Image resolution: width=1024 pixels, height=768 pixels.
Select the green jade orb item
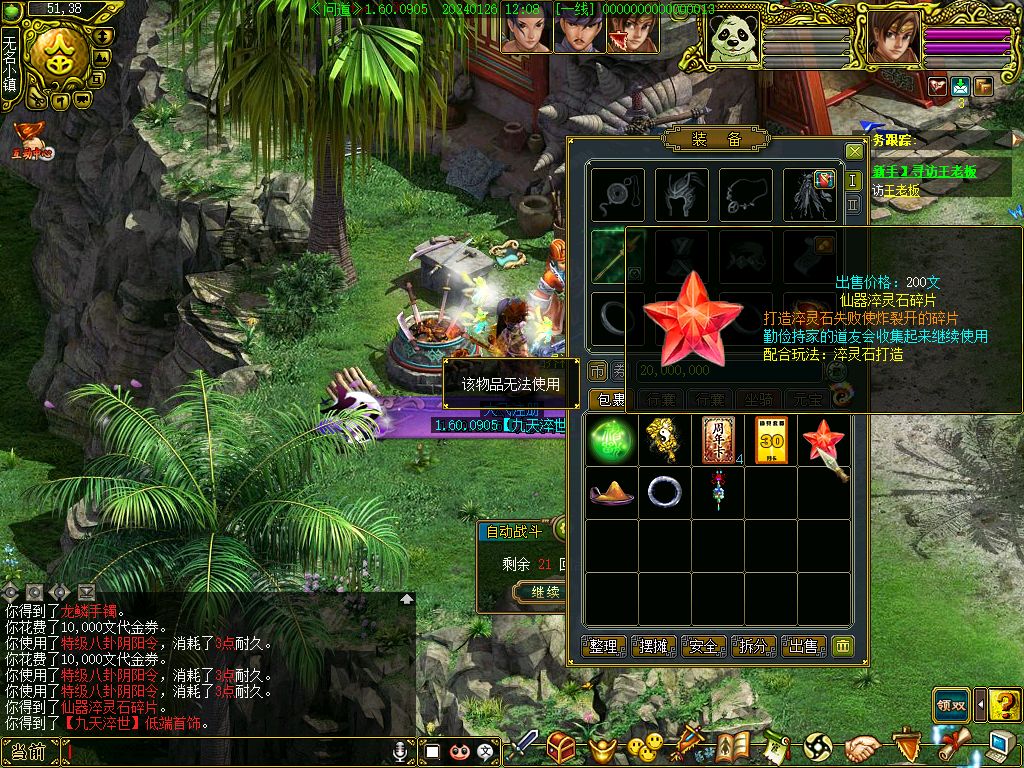click(x=611, y=441)
